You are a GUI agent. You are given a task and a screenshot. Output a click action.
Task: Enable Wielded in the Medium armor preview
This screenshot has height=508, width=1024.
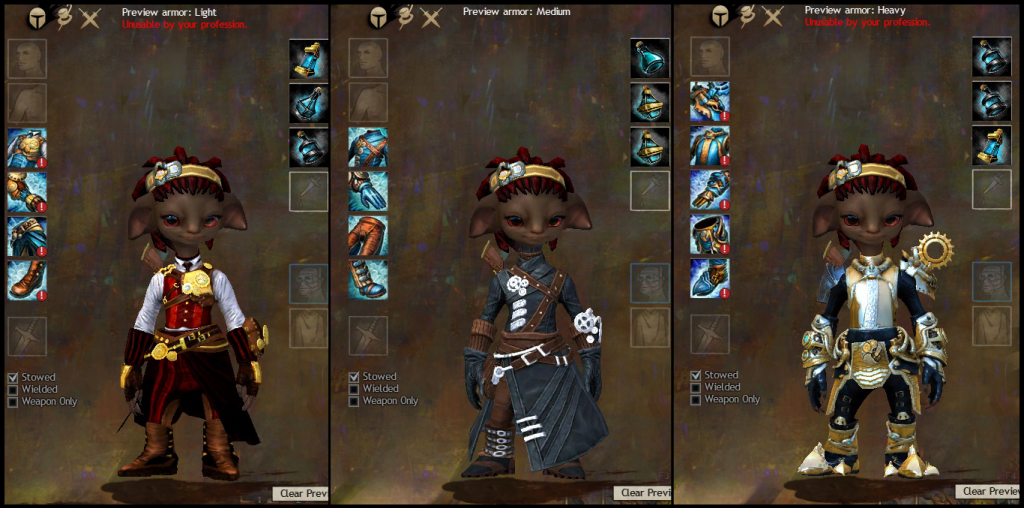(354, 389)
